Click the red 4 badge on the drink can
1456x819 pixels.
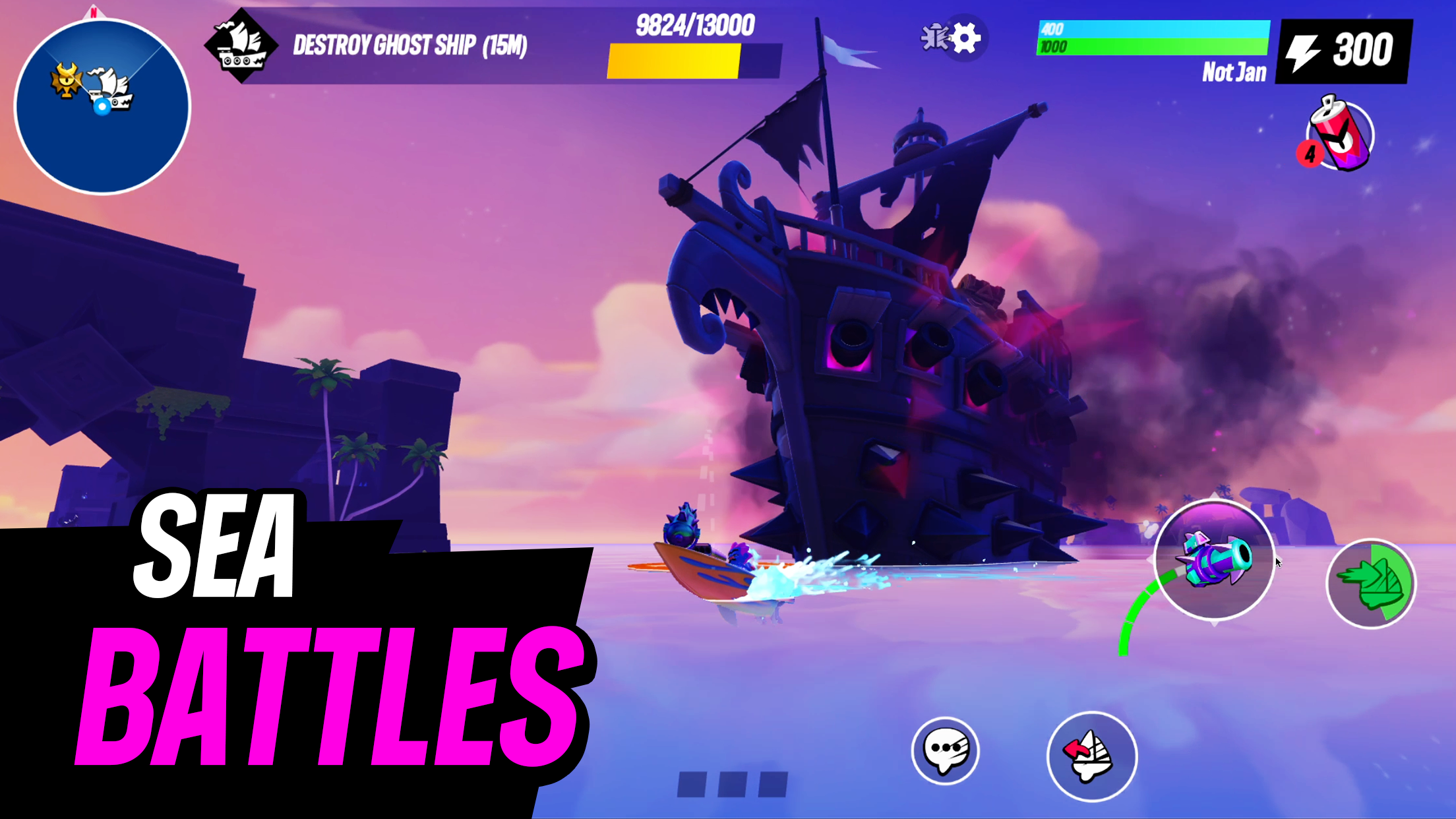coord(1311,153)
